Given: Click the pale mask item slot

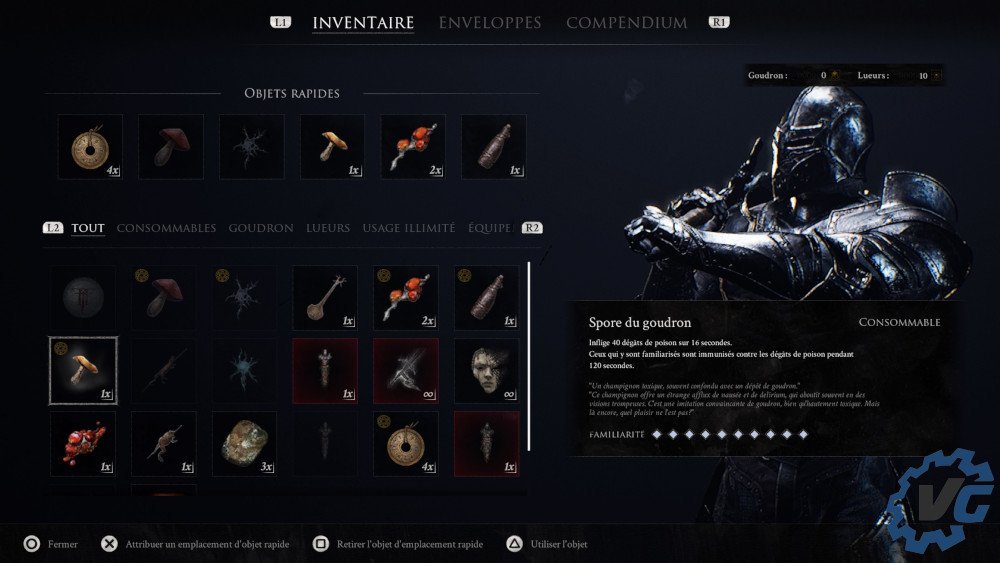Looking at the screenshot, I should (487, 370).
